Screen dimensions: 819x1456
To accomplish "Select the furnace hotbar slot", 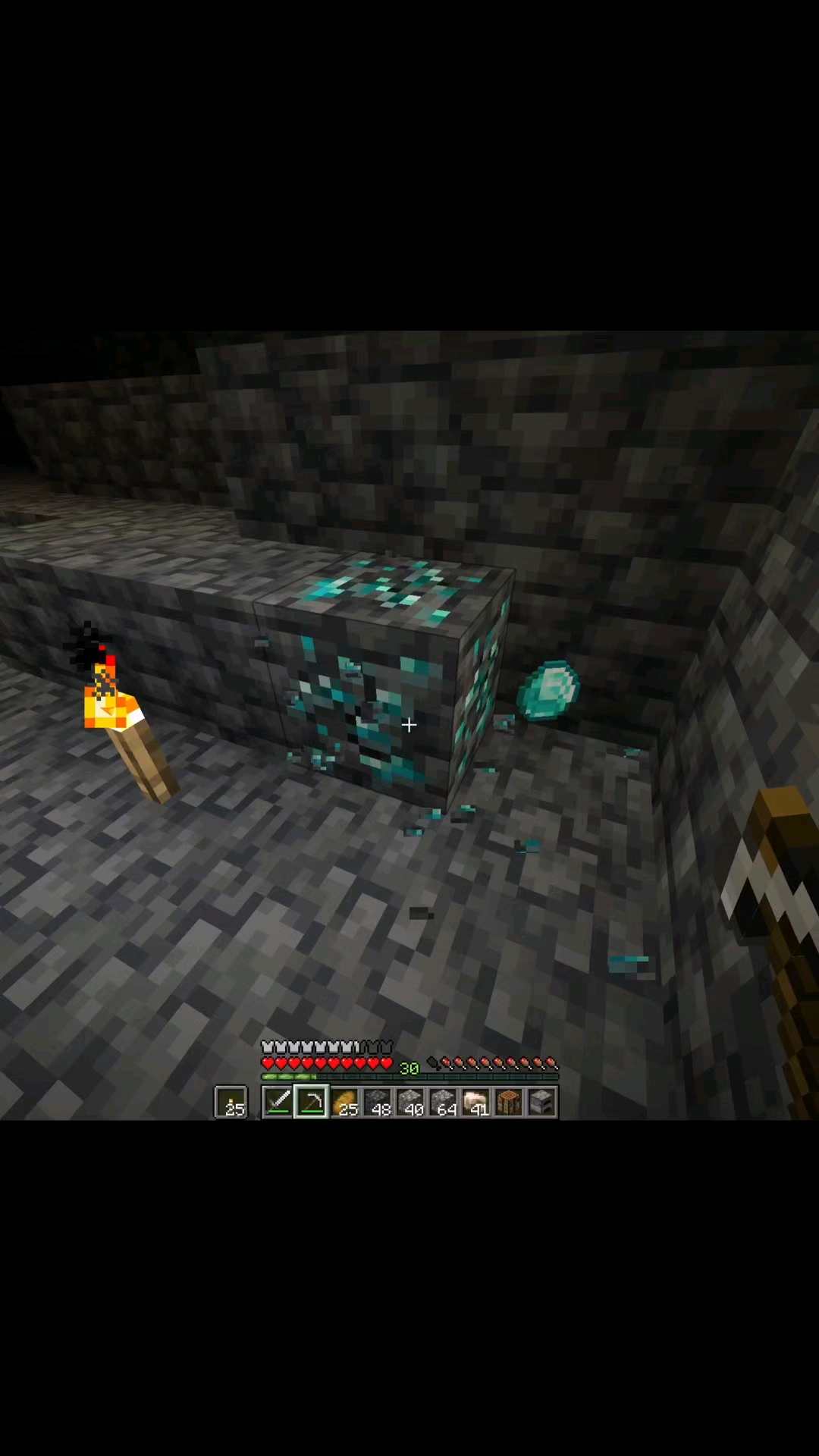I will (x=541, y=1102).
